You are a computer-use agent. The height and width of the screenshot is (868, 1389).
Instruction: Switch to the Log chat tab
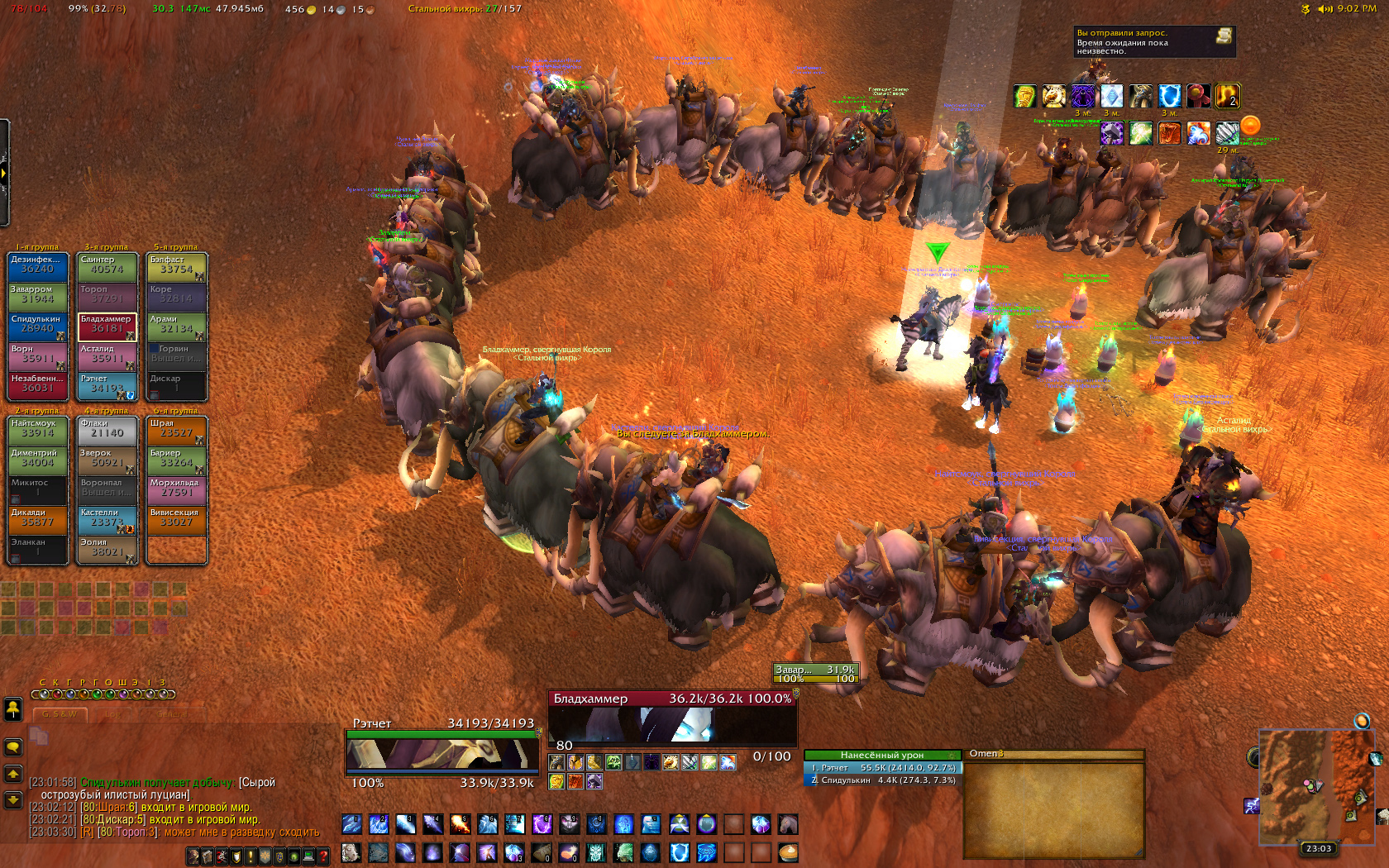(x=114, y=714)
